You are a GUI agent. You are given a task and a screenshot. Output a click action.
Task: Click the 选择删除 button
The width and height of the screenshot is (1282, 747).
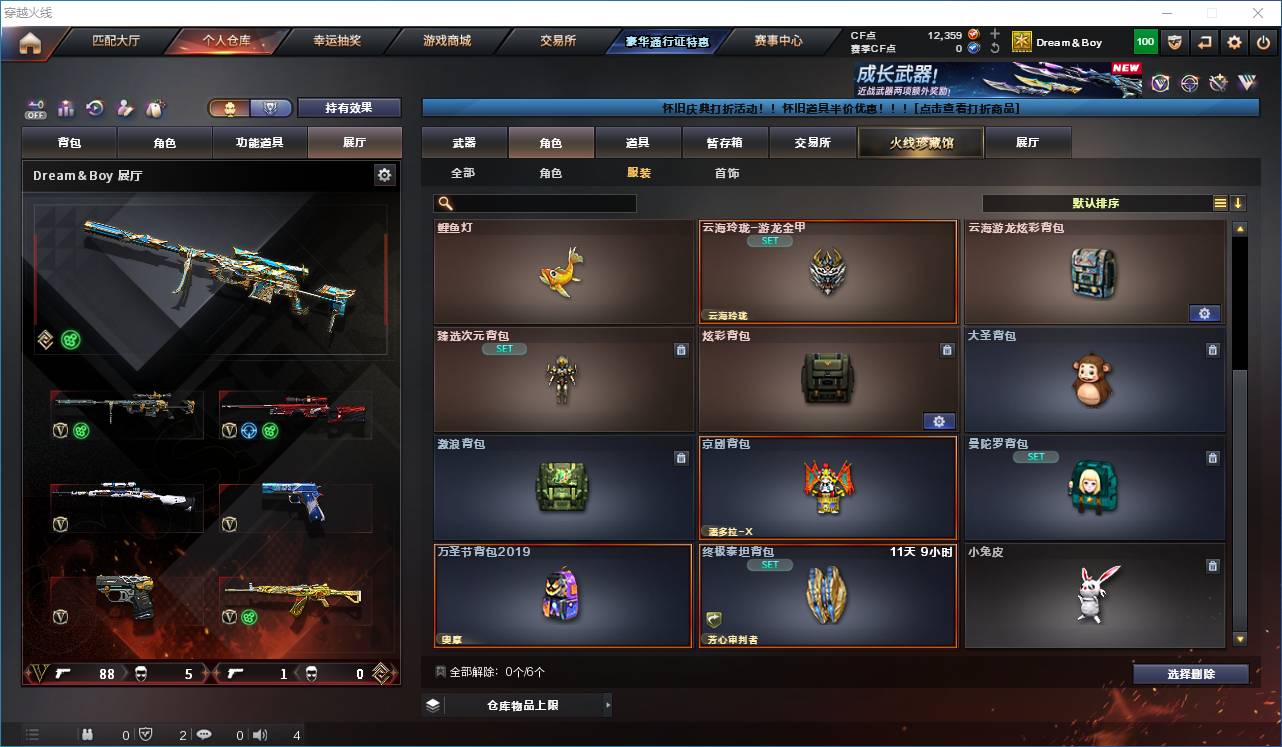tap(1191, 674)
